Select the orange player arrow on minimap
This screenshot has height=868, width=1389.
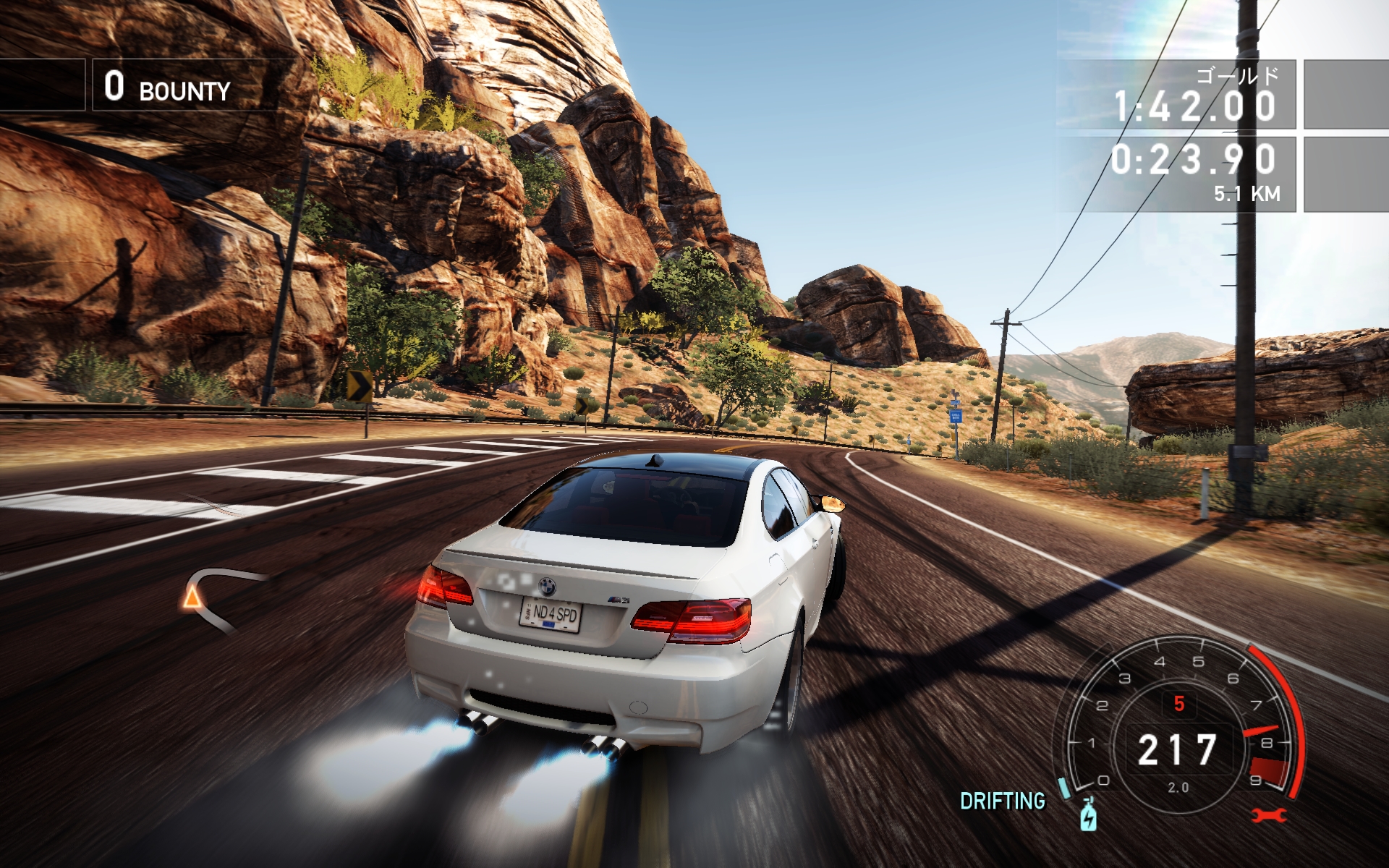(x=192, y=597)
